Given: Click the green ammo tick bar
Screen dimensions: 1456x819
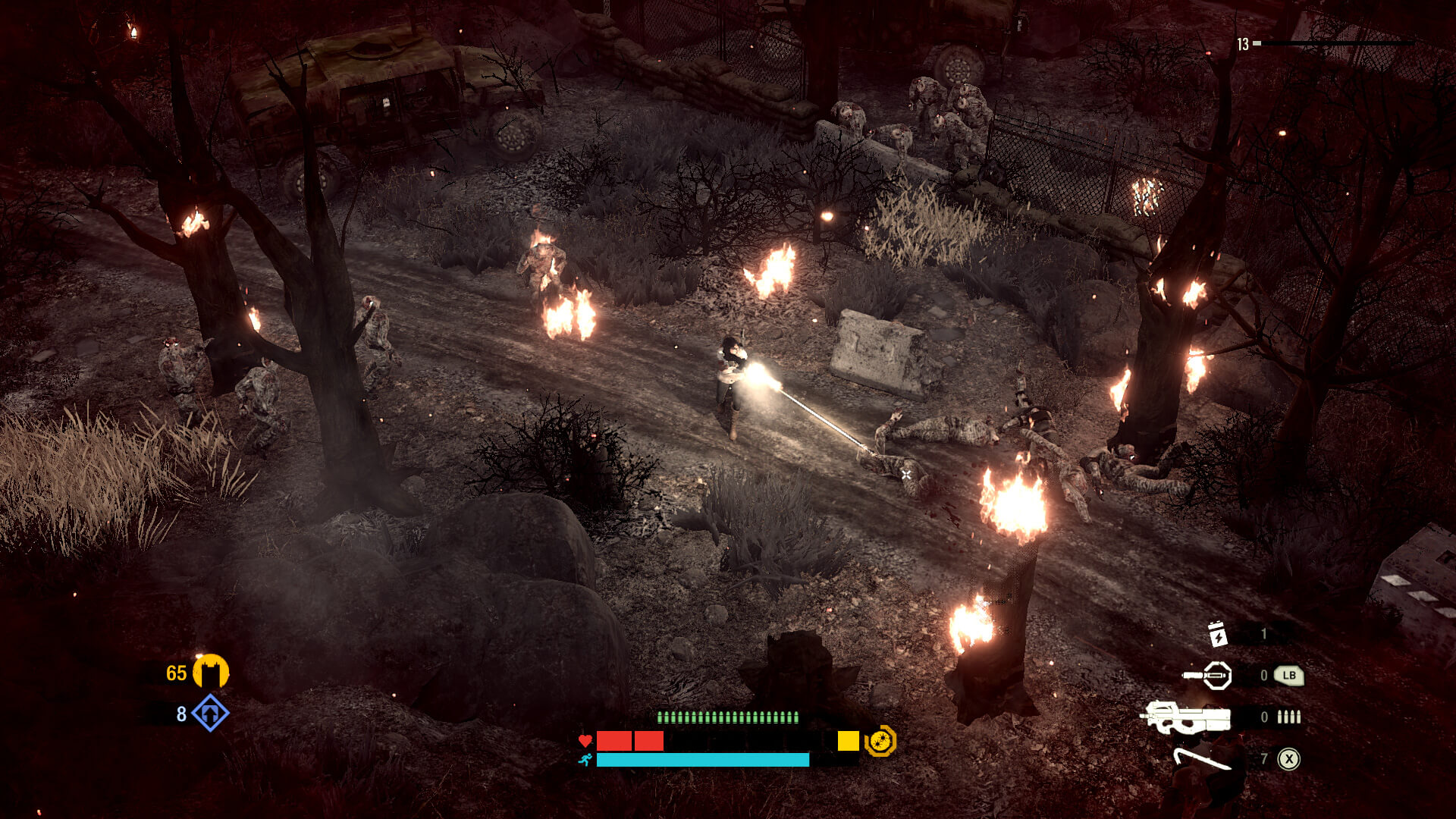Looking at the screenshot, I should click(x=728, y=717).
